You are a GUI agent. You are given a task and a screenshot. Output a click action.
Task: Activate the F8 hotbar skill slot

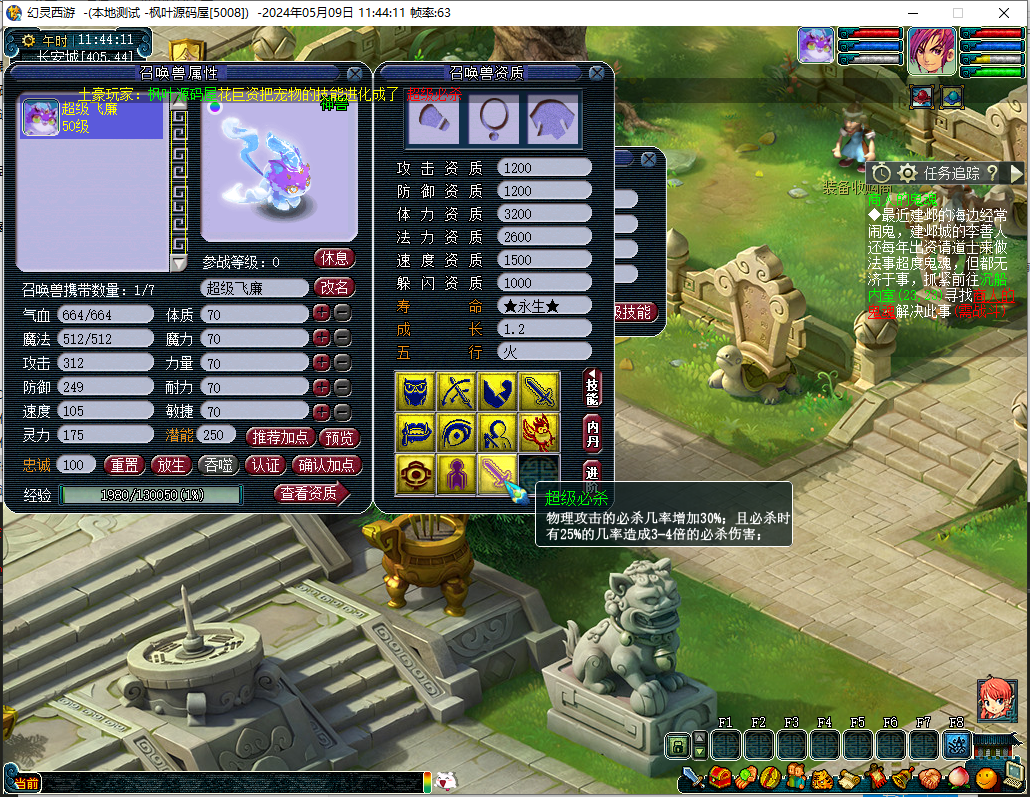tap(957, 744)
